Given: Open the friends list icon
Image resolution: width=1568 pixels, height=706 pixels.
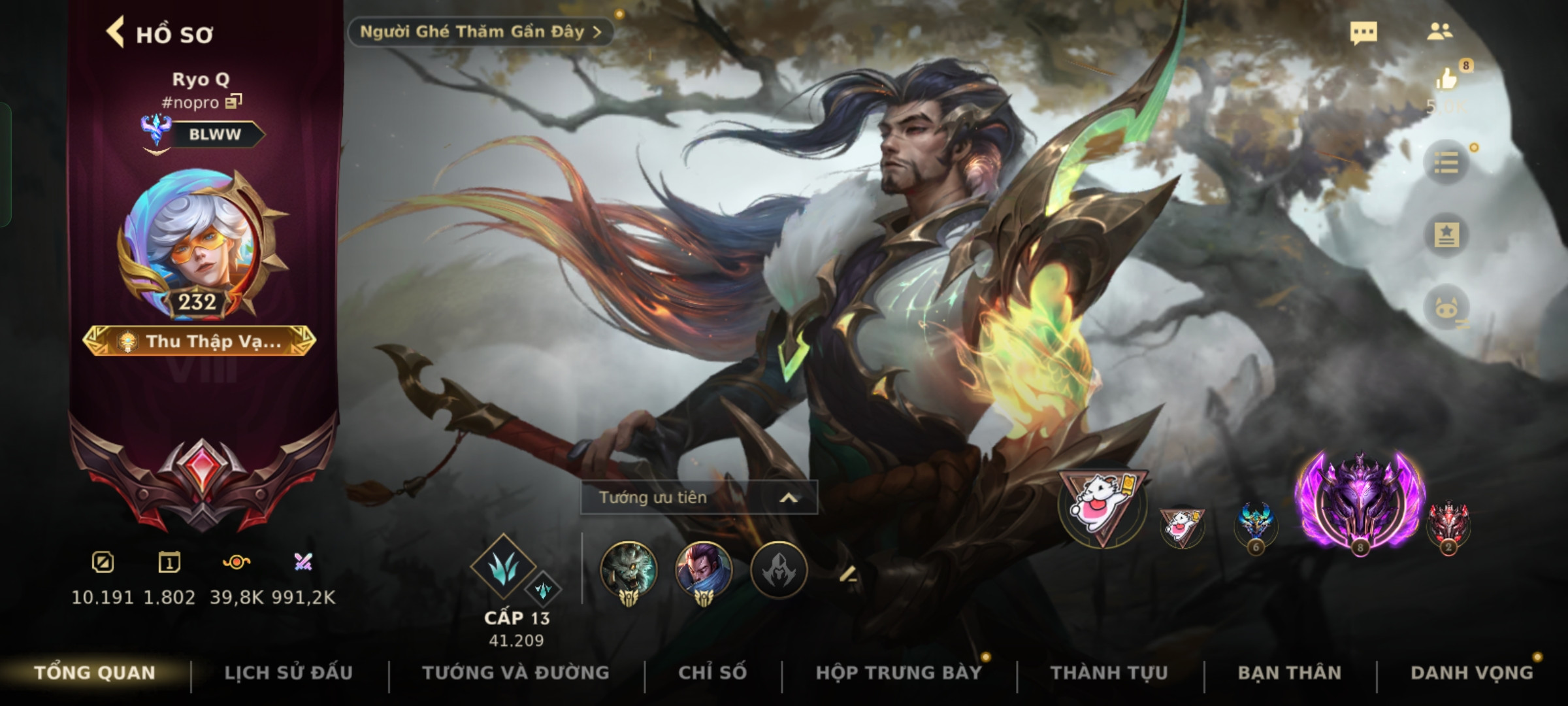Looking at the screenshot, I should pos(1439,32).
